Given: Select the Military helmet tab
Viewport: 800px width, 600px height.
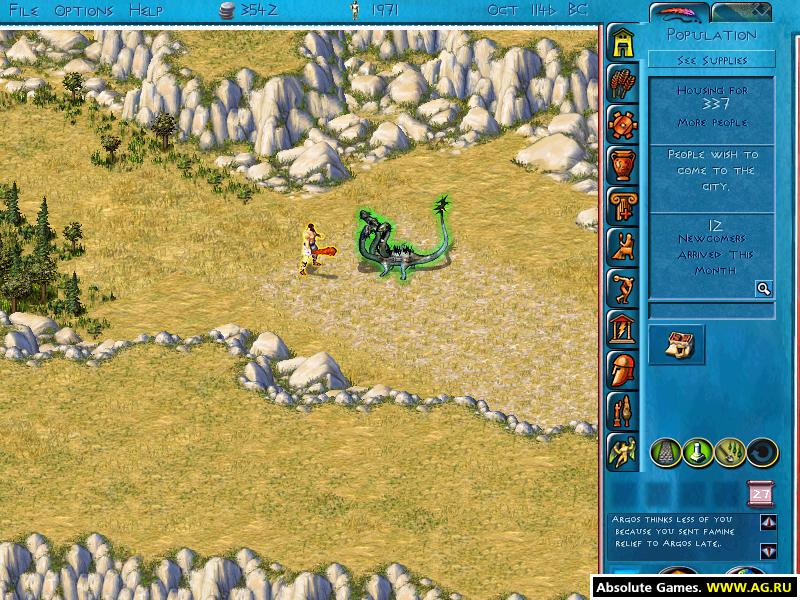Looking at the screenshot, I should [x=622, y=370].
